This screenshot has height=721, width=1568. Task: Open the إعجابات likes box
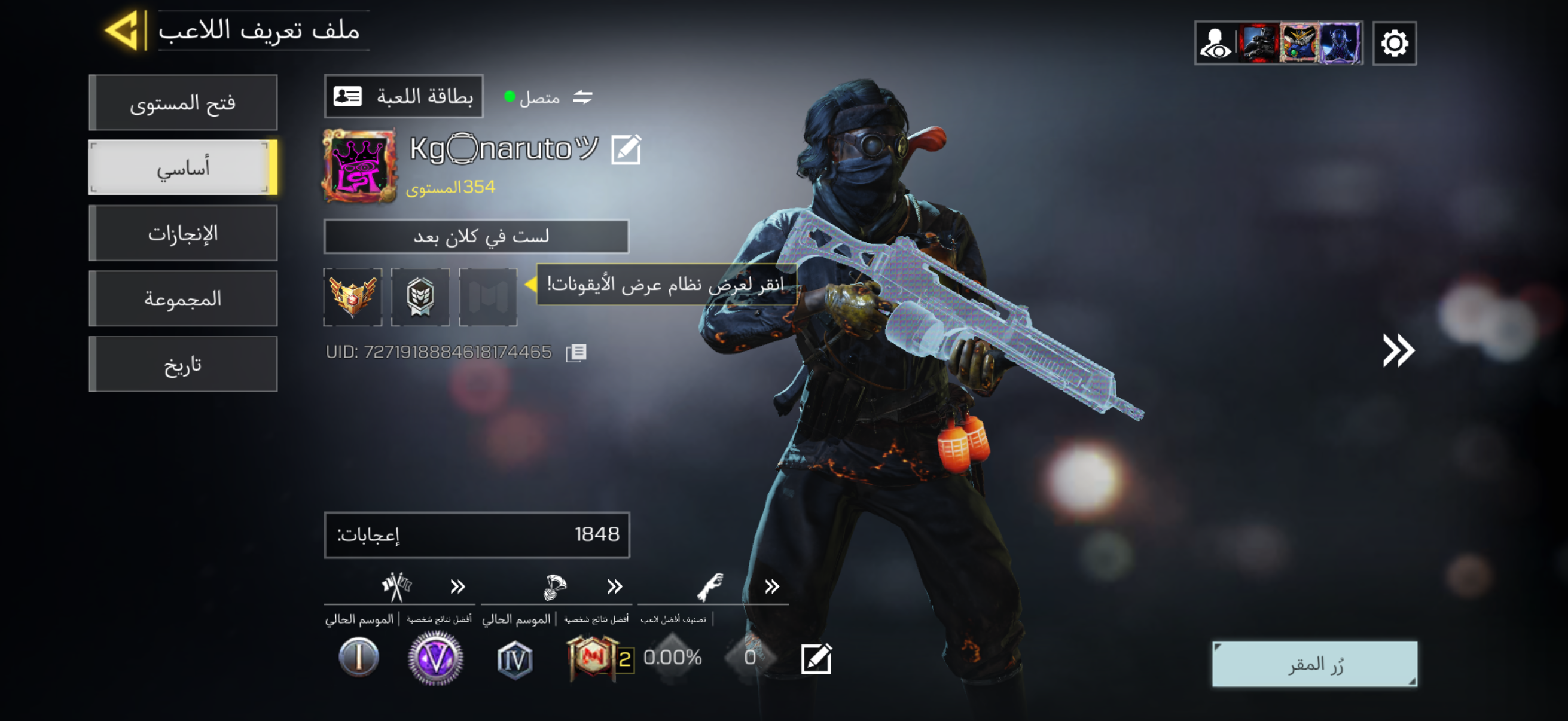[477, 535]
